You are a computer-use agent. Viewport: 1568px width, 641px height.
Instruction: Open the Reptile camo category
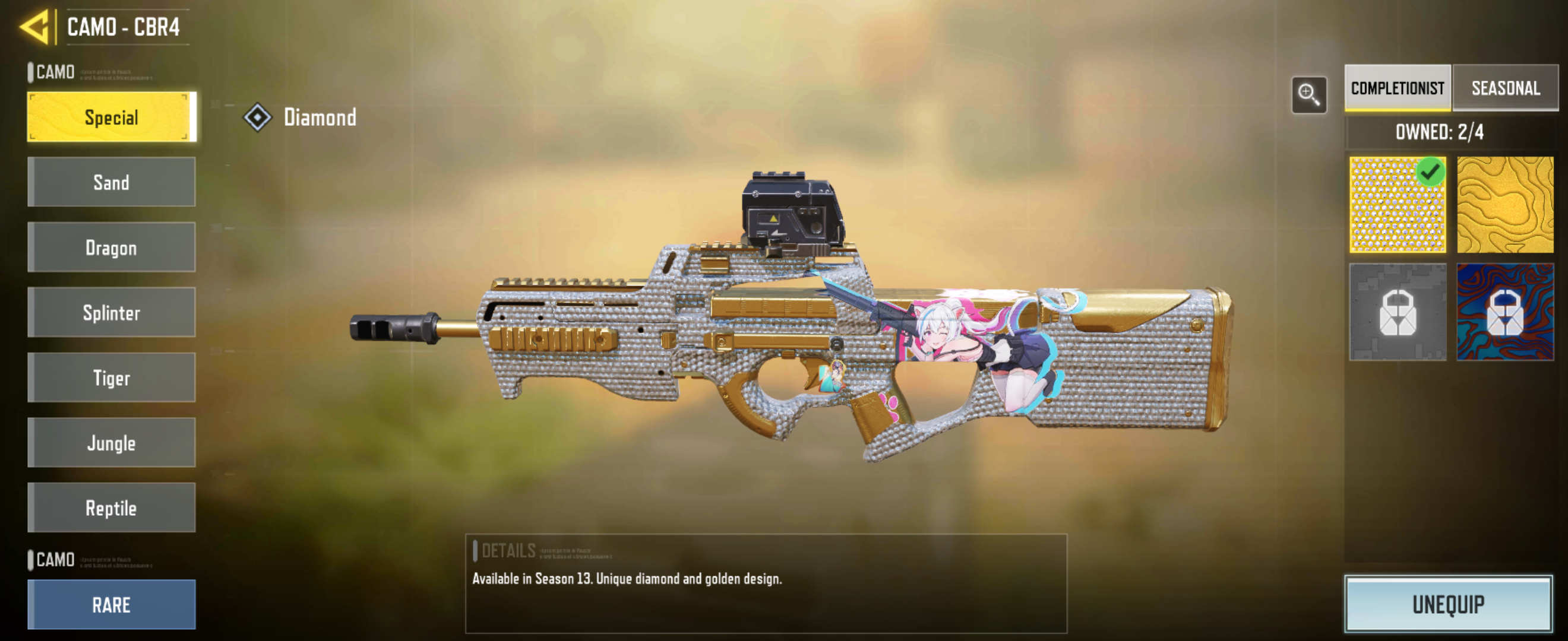point(112,507)
